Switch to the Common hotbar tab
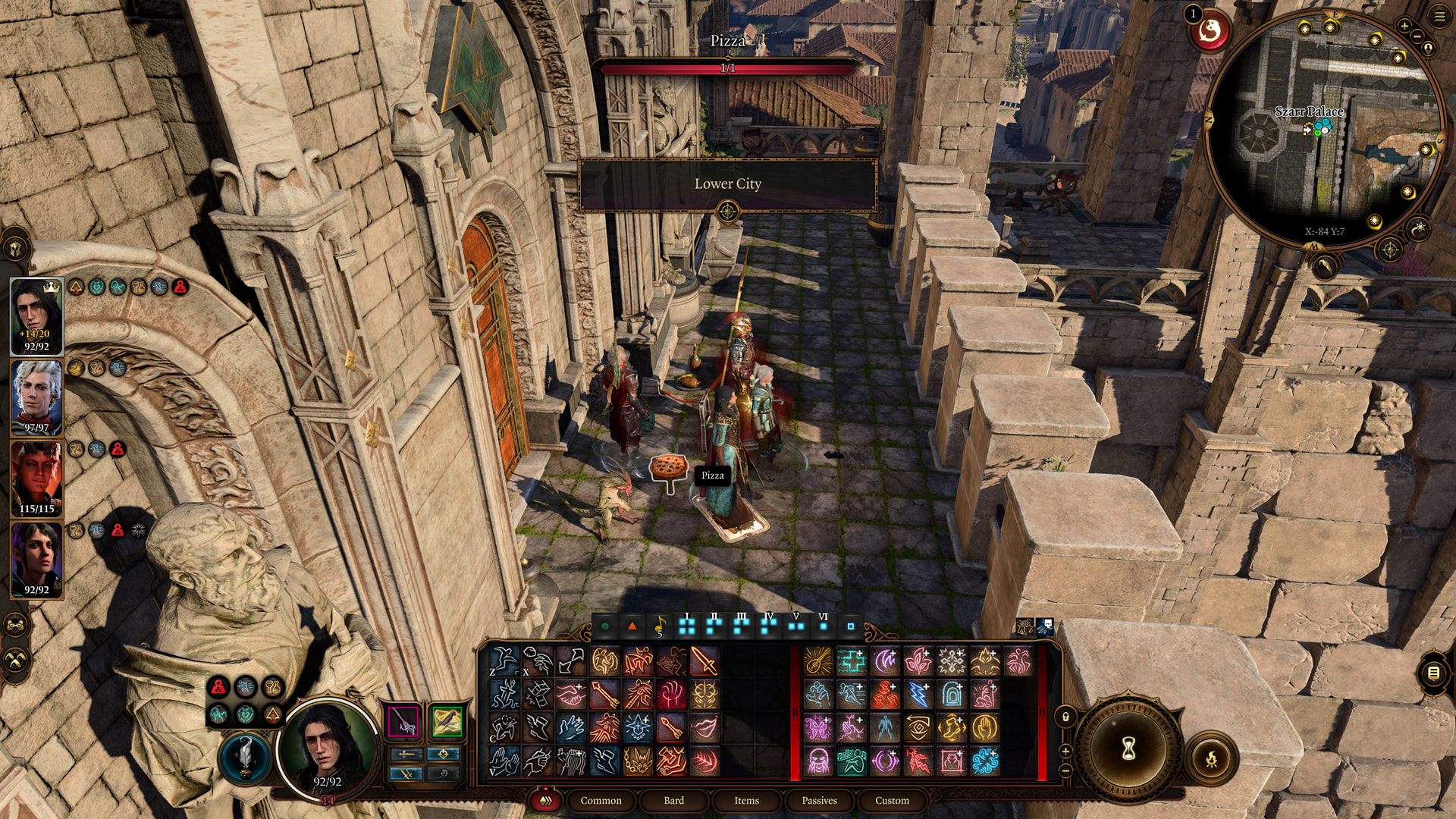 [x=601, y=800]
